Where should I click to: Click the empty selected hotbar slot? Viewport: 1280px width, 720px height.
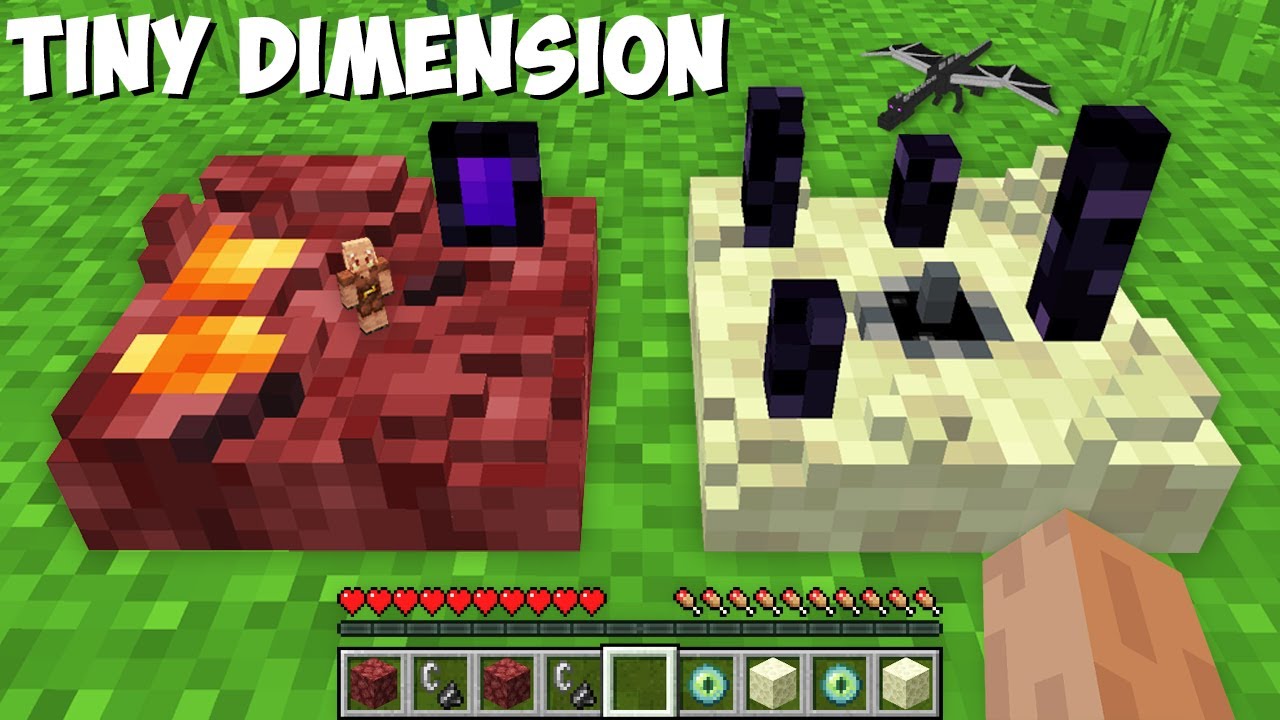point(642,680)
